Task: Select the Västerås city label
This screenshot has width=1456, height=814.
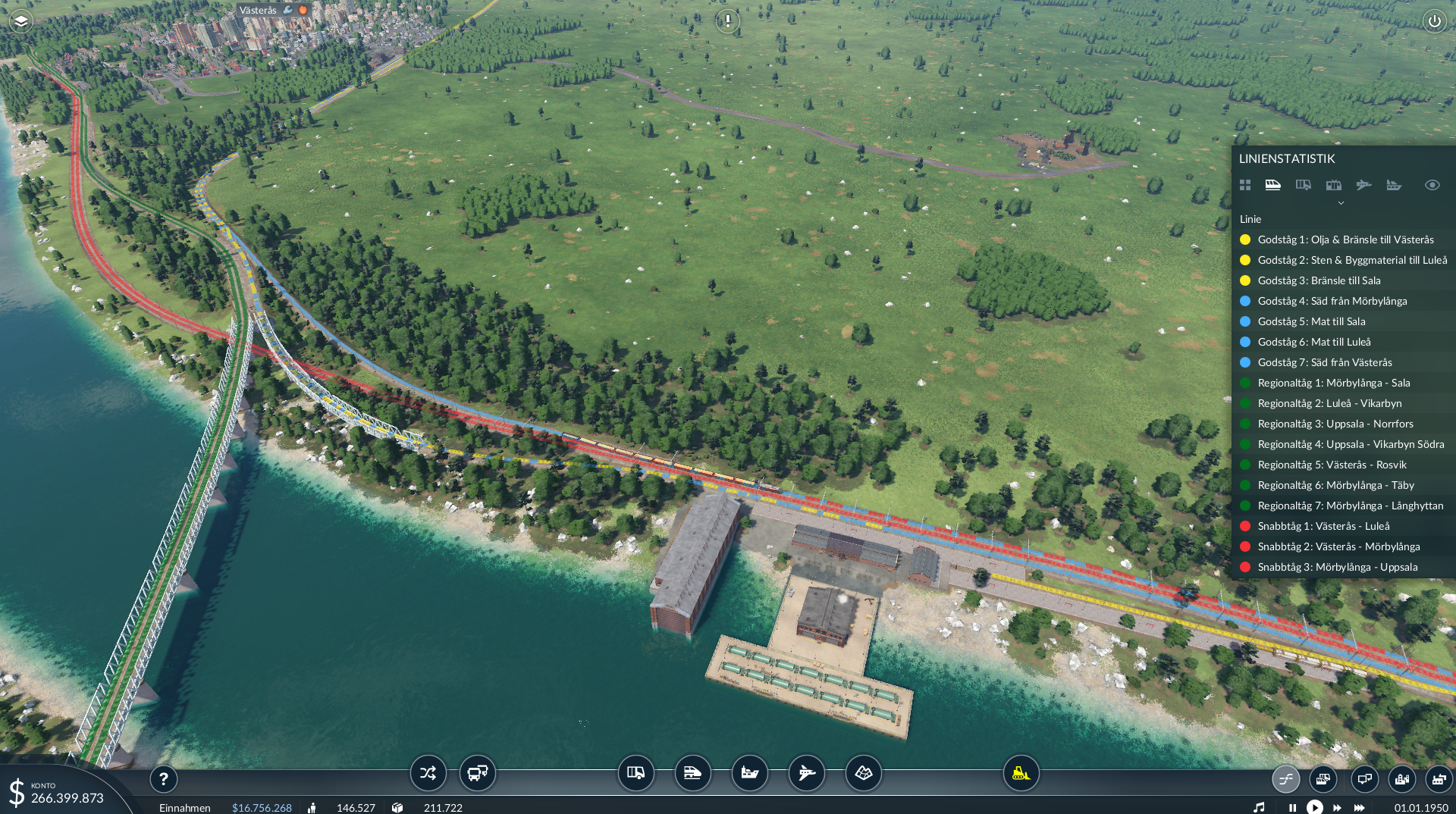Action: (258, 11)
